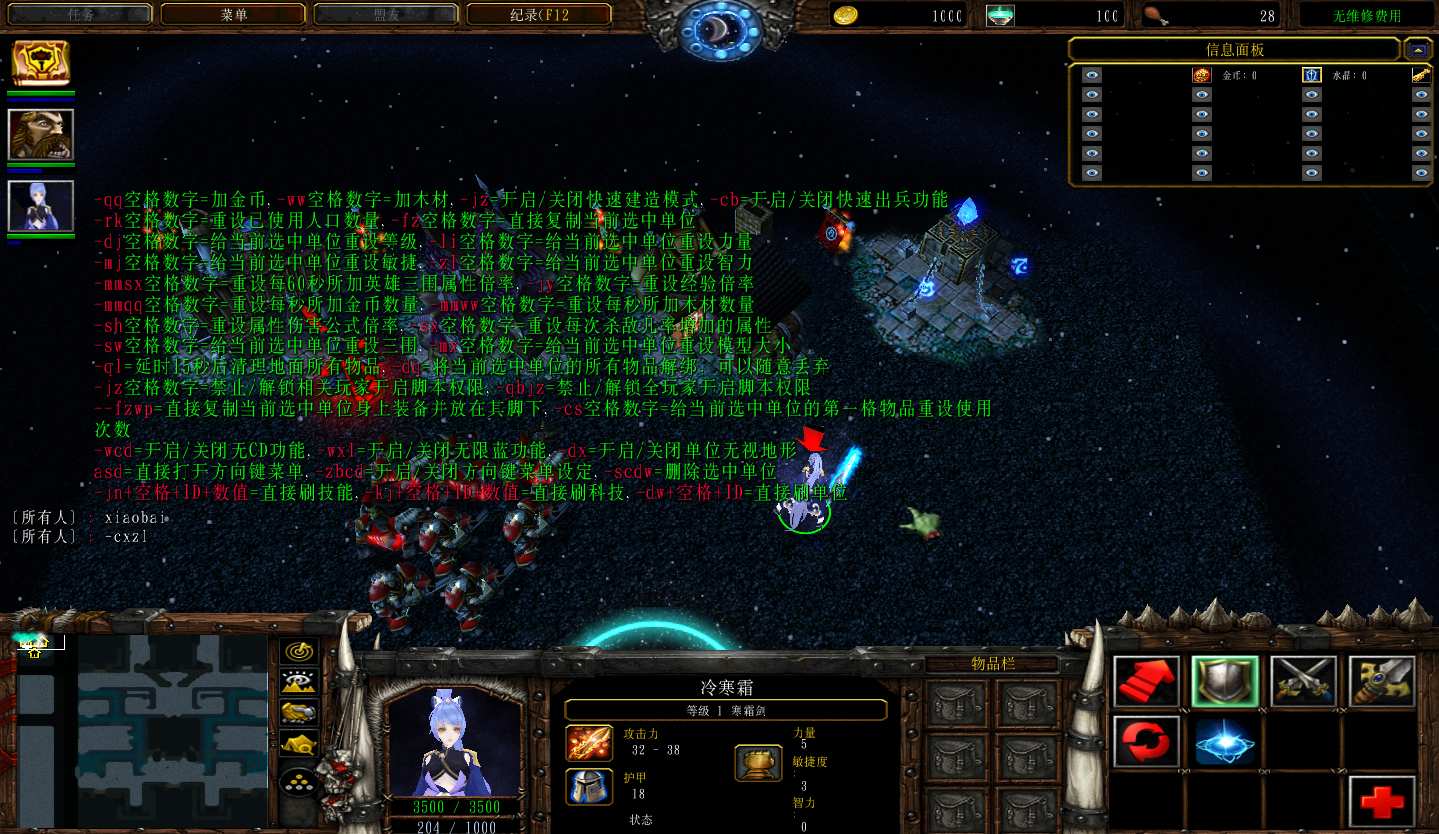This screenshot has width=1439, height=834.
Task: Choose the red arrow Move command
Action: (x=1146, y=682)
